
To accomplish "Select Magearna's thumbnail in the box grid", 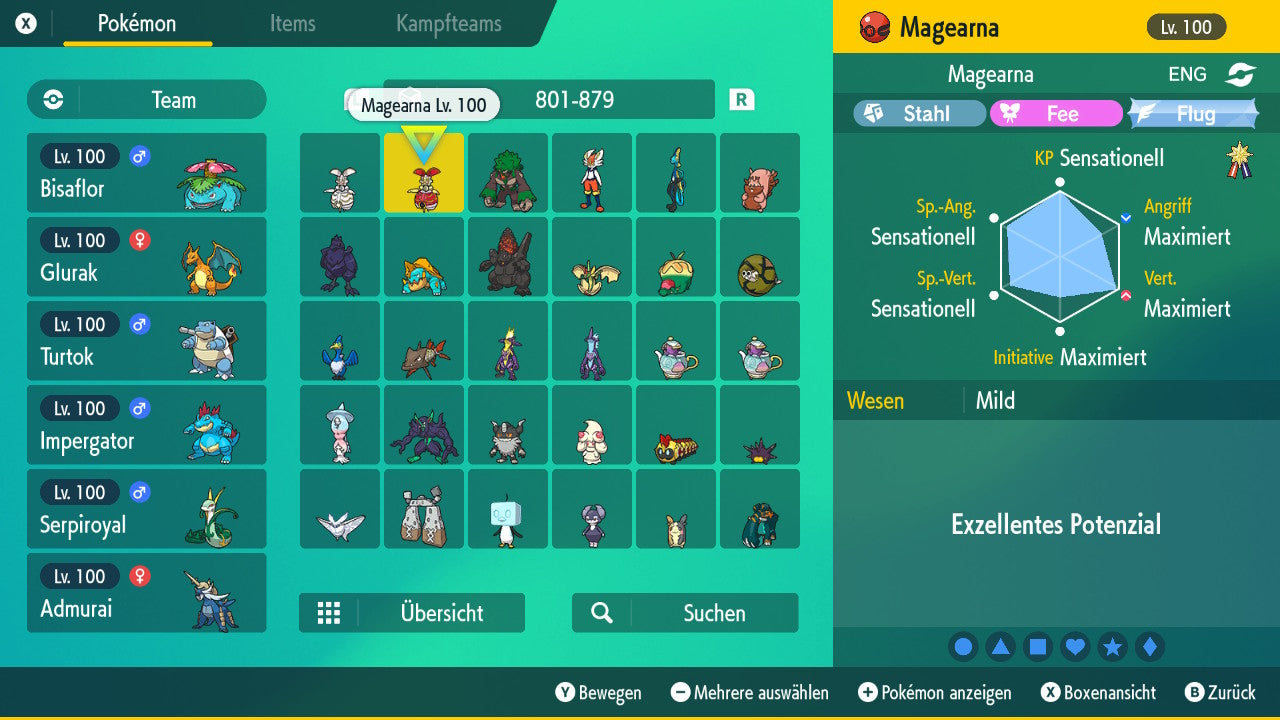I will (423, 173).
